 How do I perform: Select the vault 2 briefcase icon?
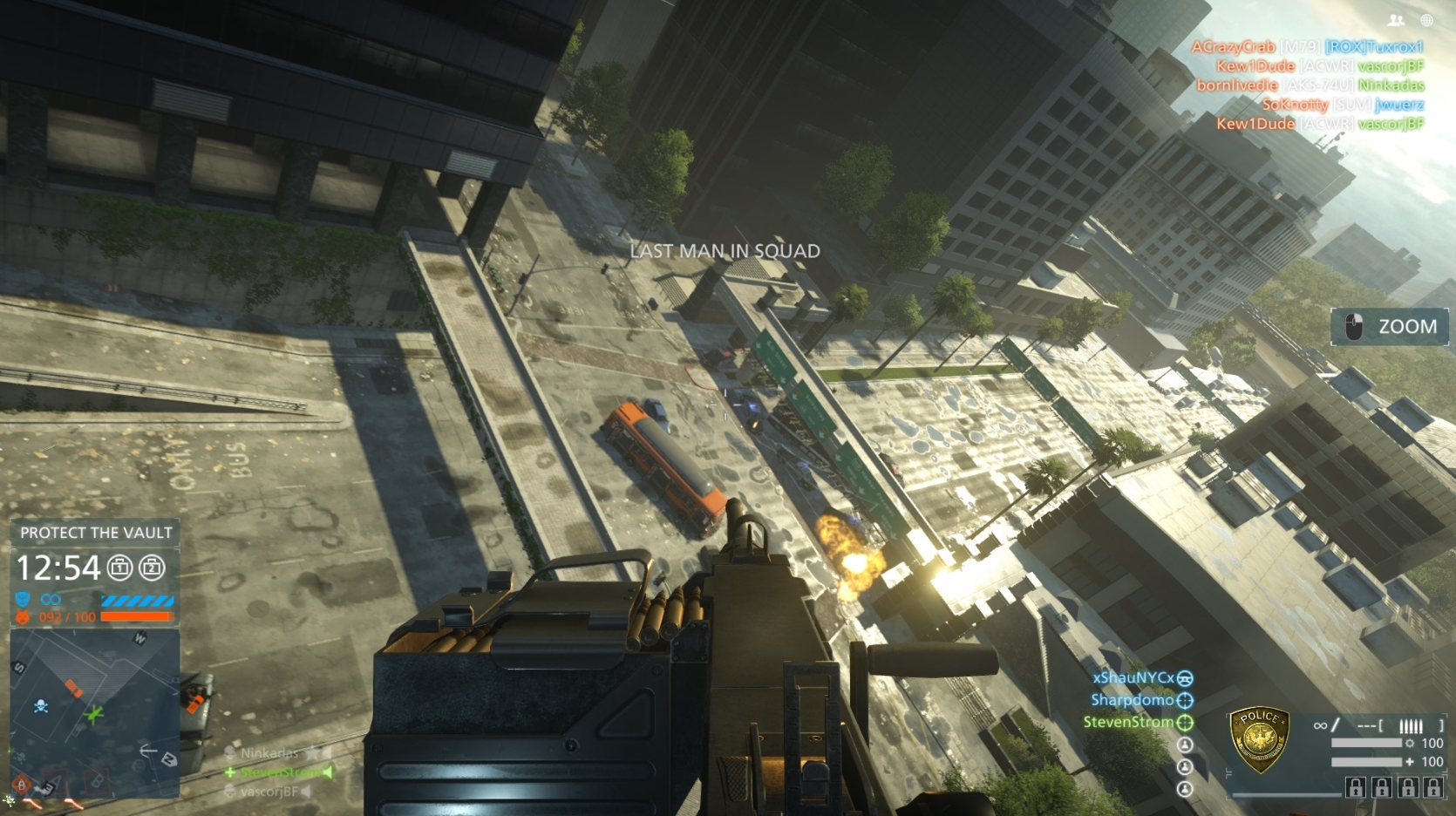click(x=153, y=568)
